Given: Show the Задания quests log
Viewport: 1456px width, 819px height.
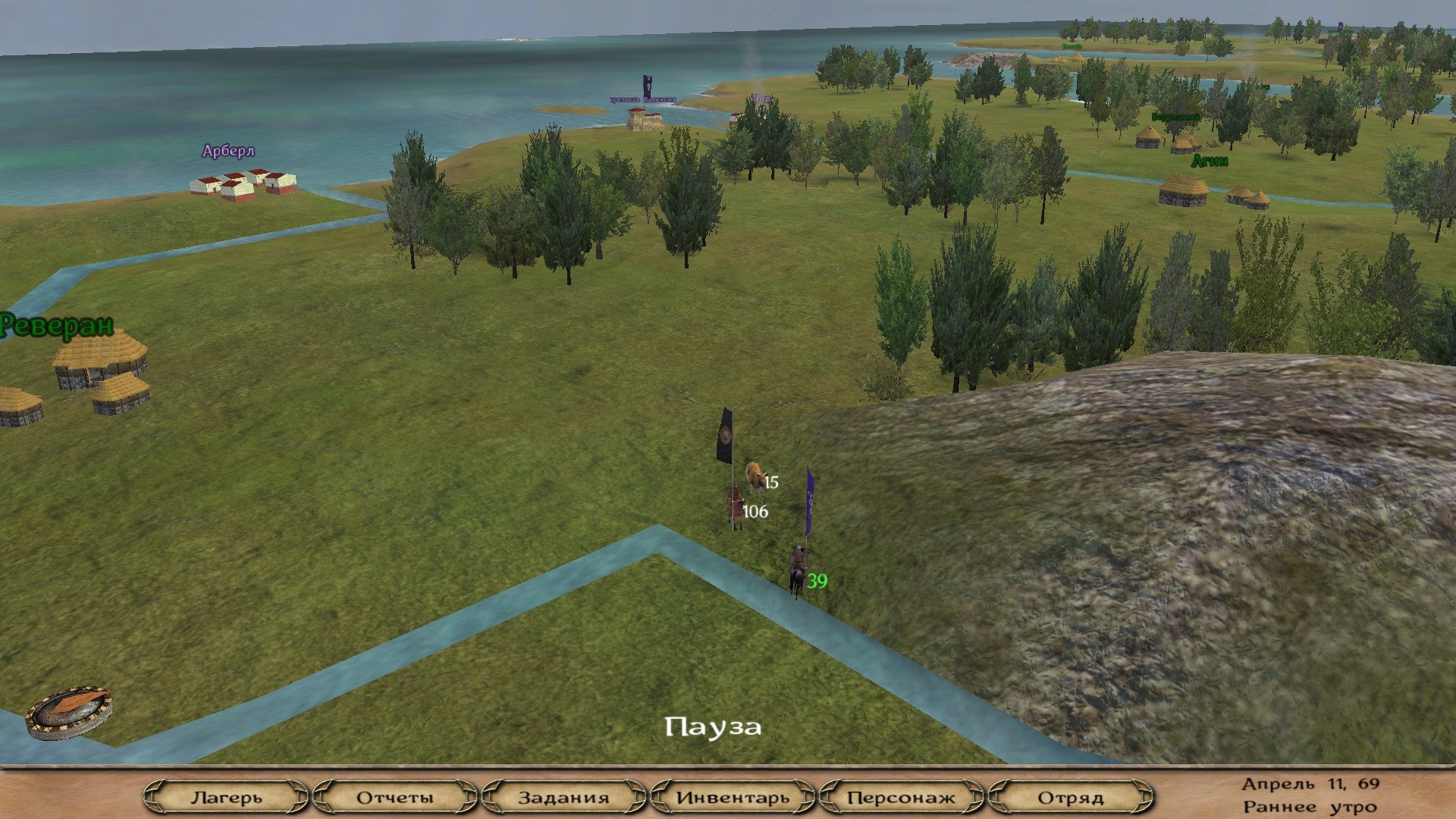Looking at the screenshot, I should click(563, 798).
